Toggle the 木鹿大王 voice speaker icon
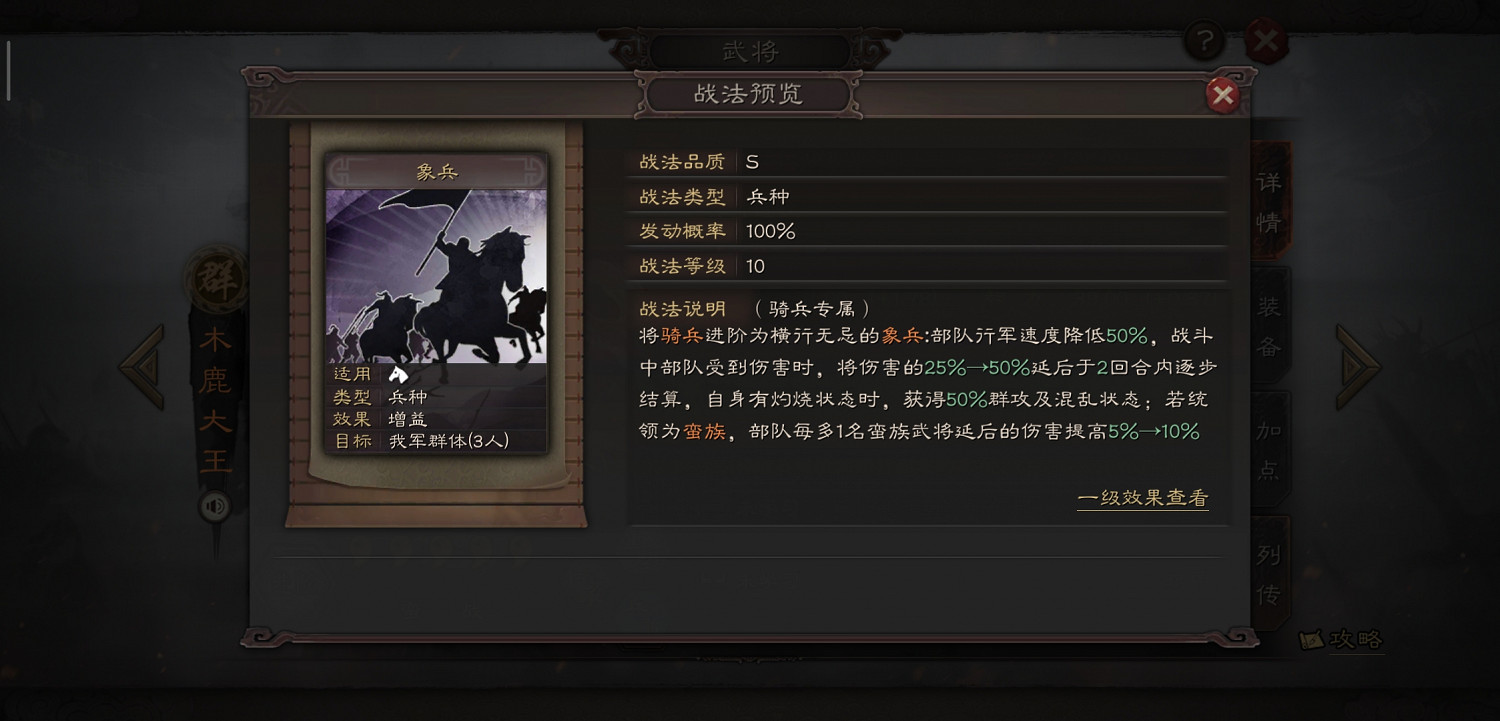Viewport: 1500px width, 721px height. (x=216, y=507)
